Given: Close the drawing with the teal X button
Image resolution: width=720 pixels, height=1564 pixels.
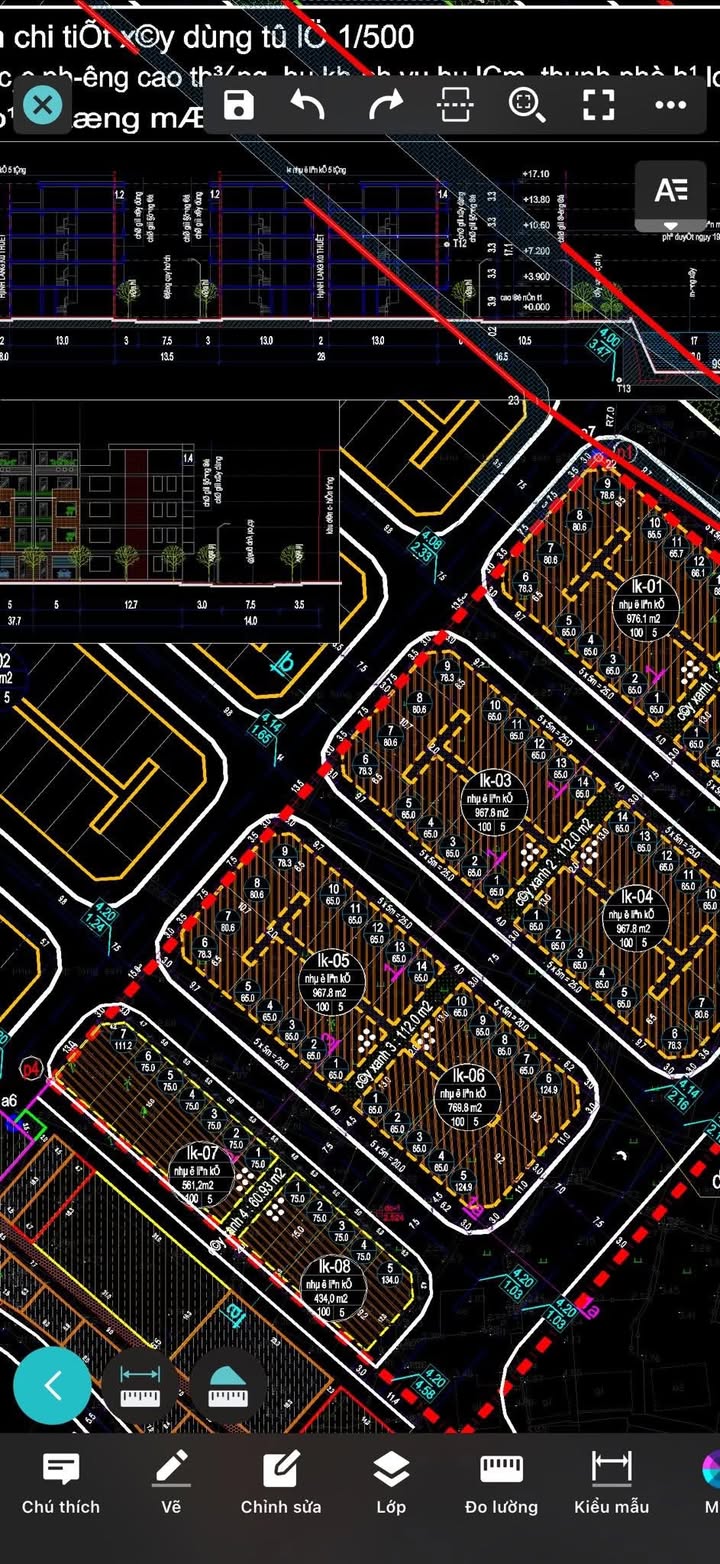Looking at the screenshot, I should pos(42,104).
